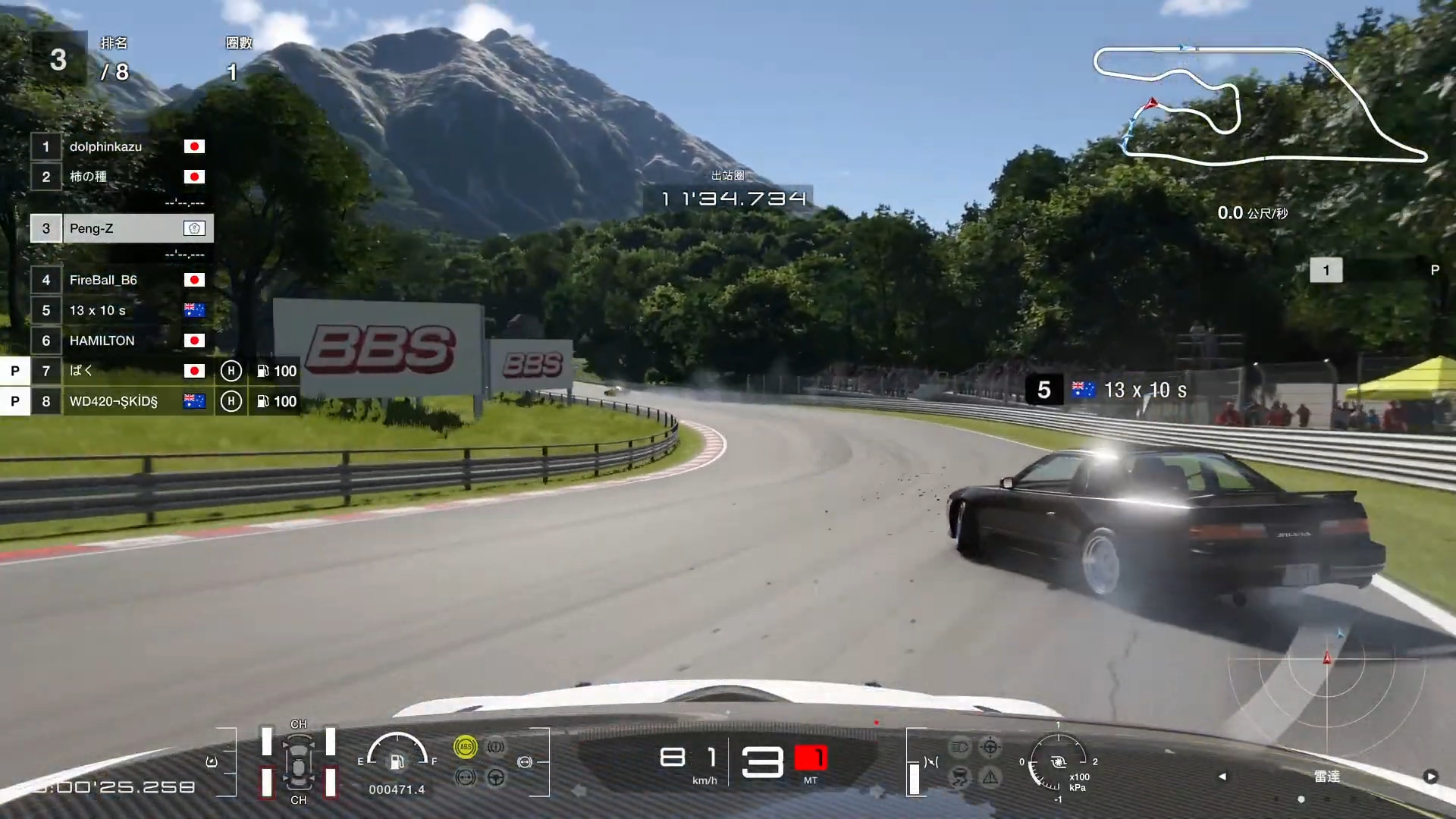
Task: Click the tyre wear car diagram
Action: click(299, 762)
